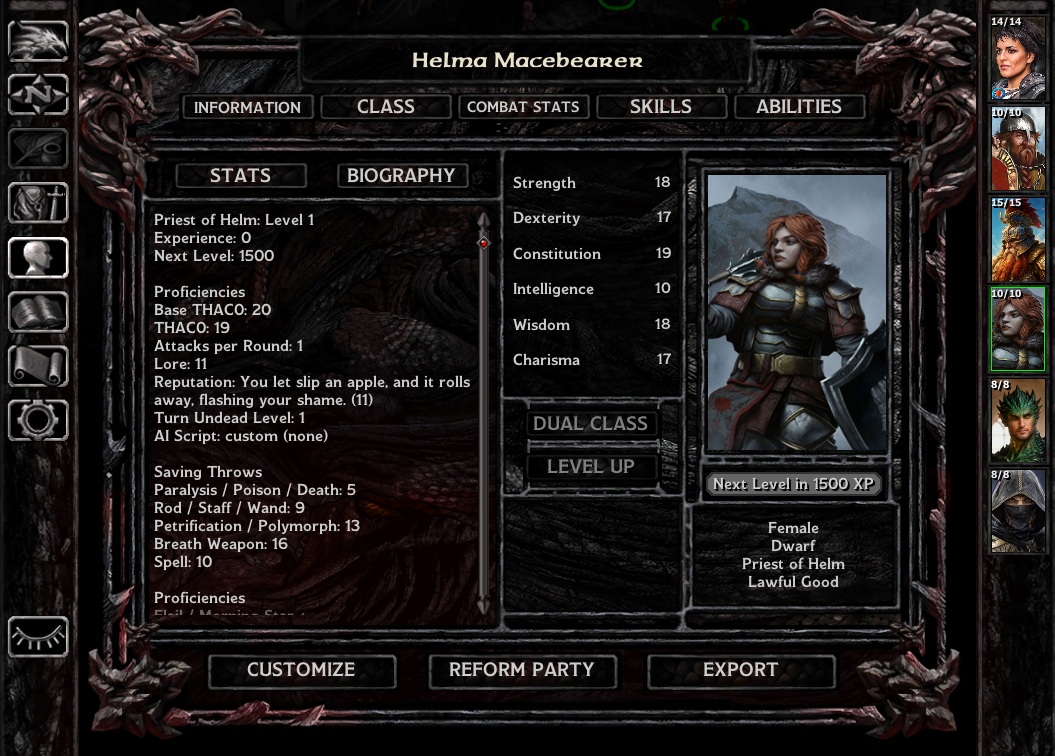Switch to the Class tab
This screenshot has width=1055, height=756.
[386, 107]
